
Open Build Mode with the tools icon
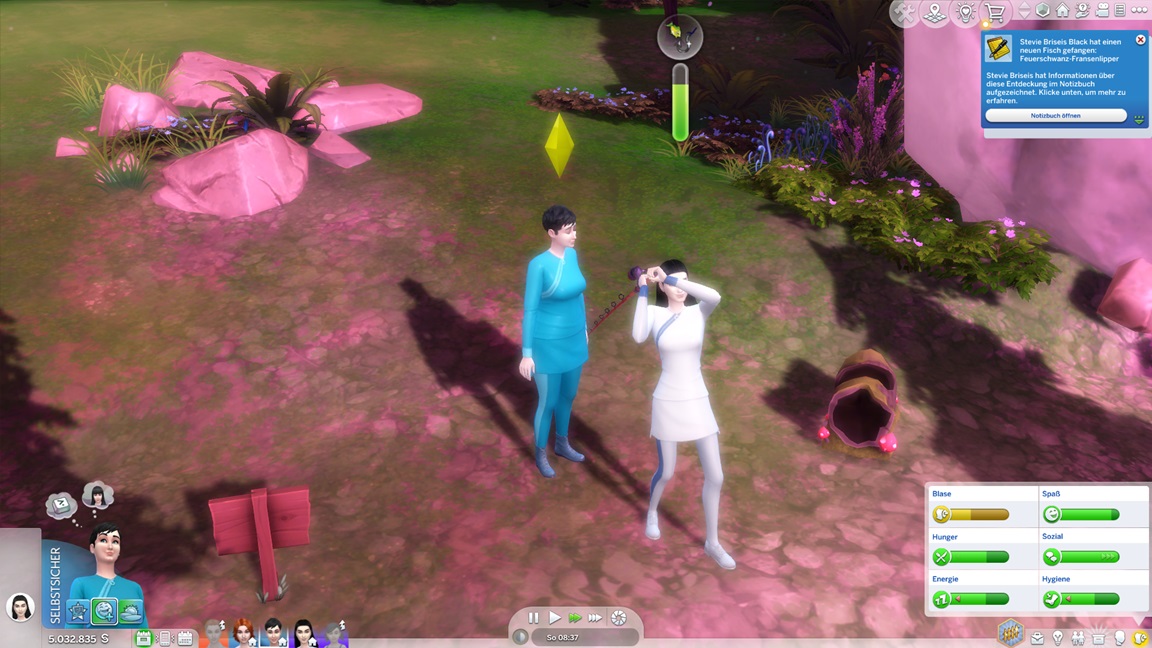point(904,13)
